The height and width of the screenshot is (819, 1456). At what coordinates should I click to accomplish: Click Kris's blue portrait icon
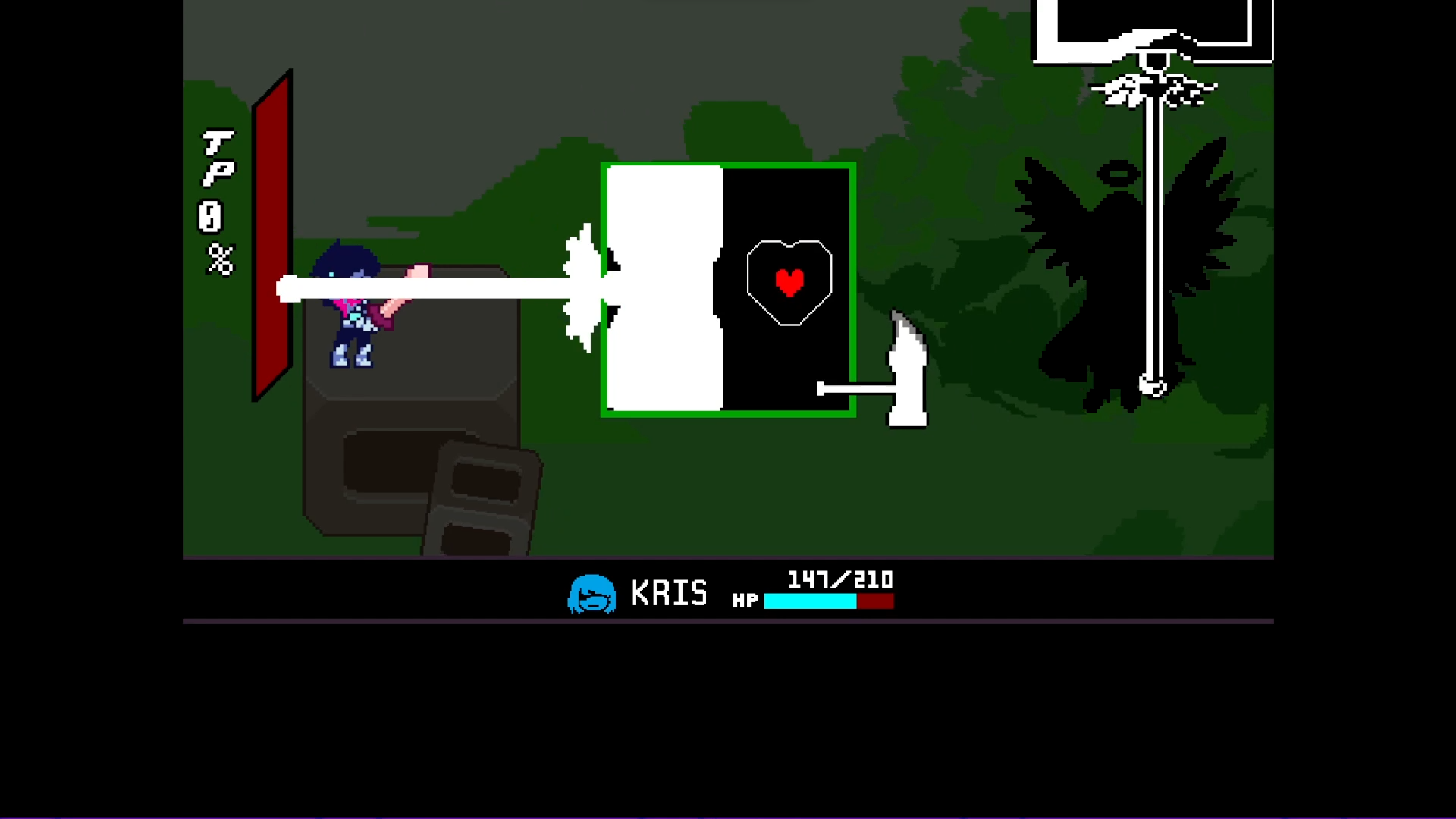592,594
